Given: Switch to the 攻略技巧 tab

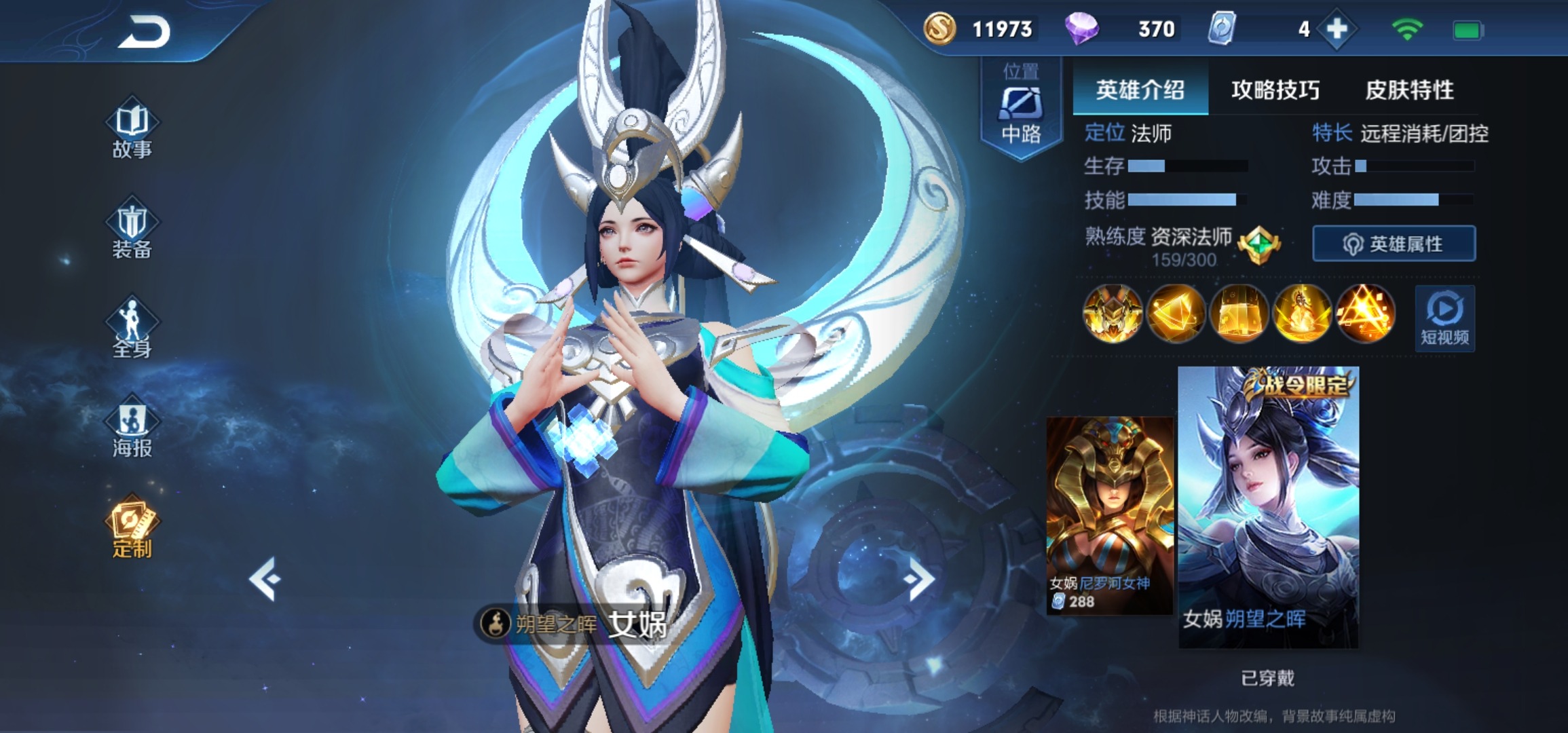Looking at the screenshot, I should (1273, 89).
